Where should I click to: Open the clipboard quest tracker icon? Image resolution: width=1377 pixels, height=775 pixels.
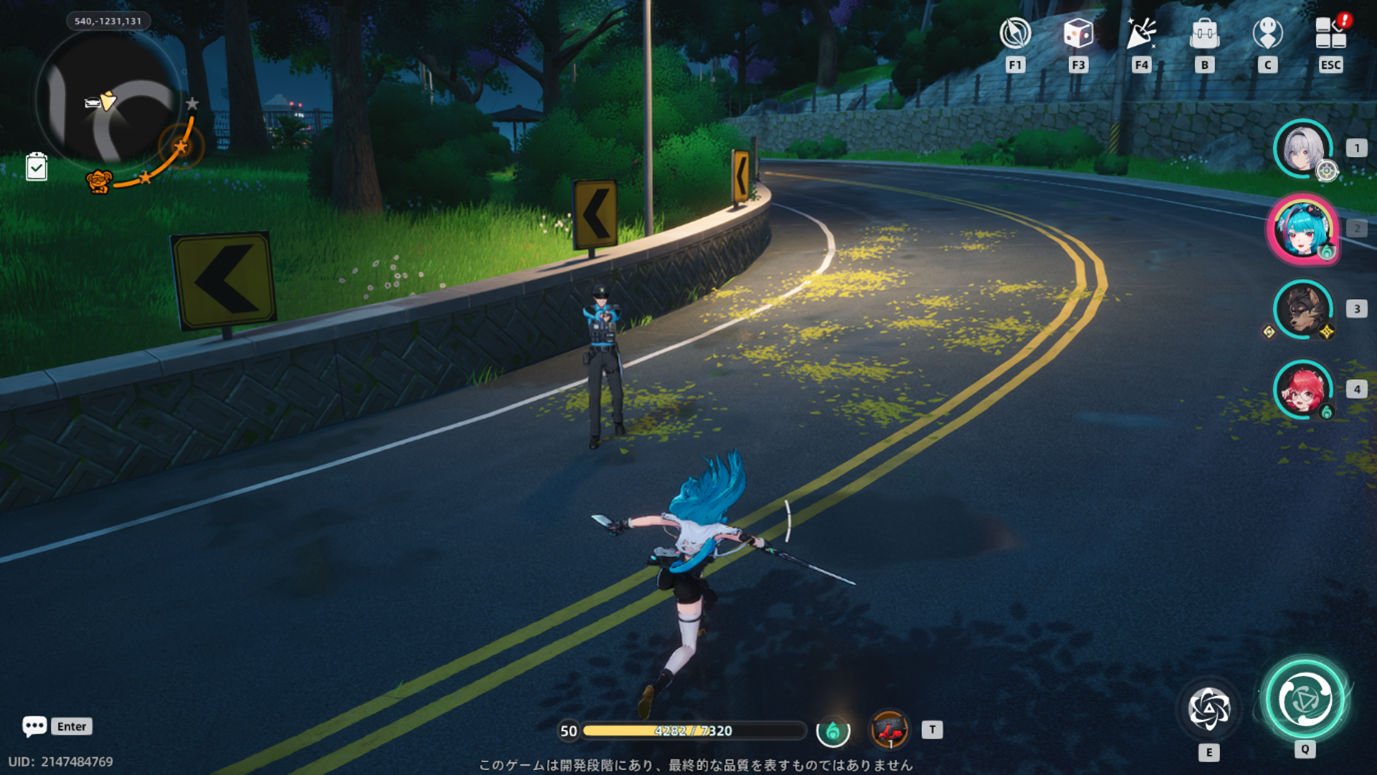tap(36, 166)
